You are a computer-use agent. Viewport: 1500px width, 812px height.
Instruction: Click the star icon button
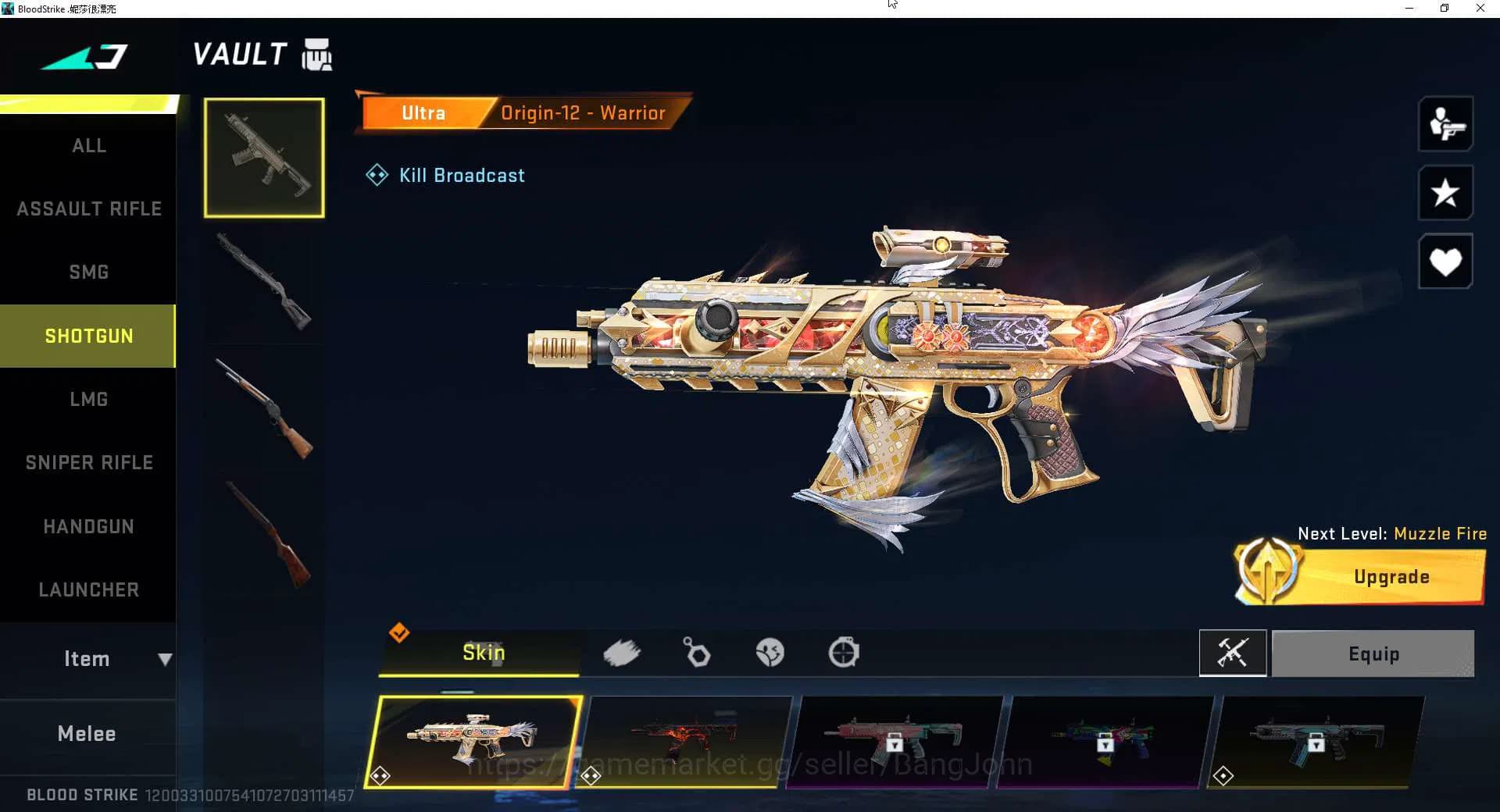tap(1445, 193)
